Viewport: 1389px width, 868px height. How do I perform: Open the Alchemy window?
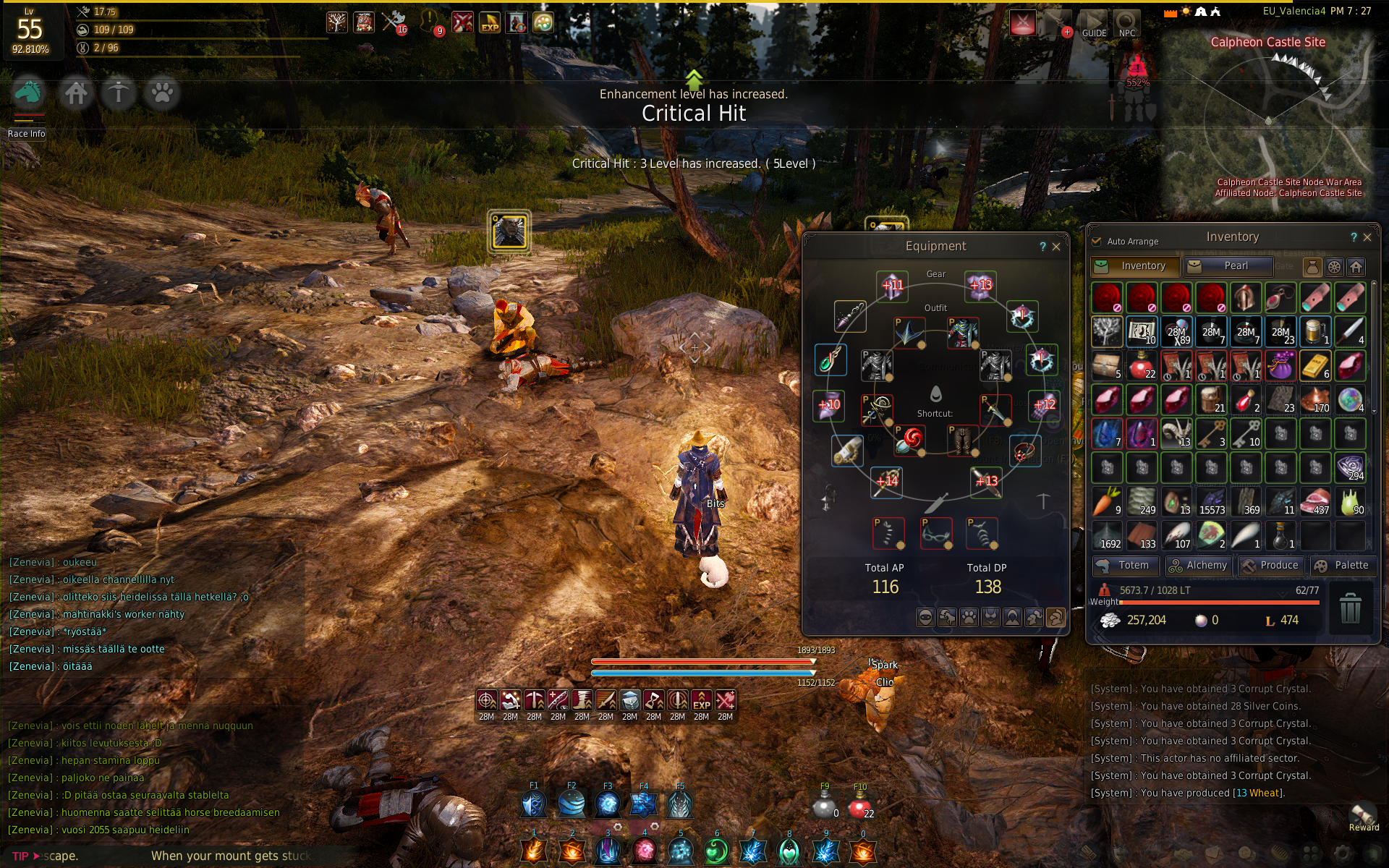pyautogui.click(x=1198, y=566)
